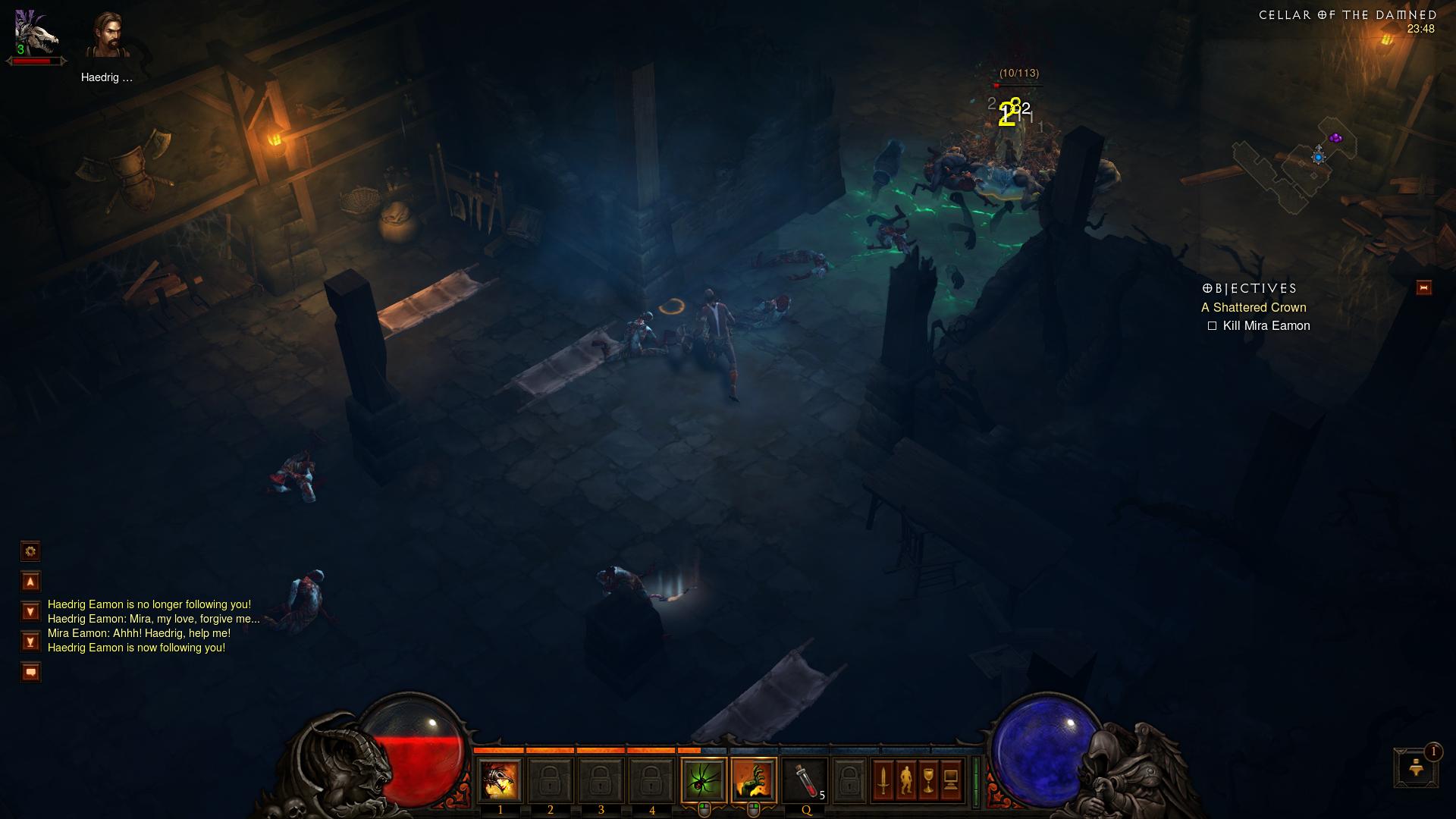Collapse the Objectives tracker panel
The image size is (1456, 819).
[x=1423, y=287]
